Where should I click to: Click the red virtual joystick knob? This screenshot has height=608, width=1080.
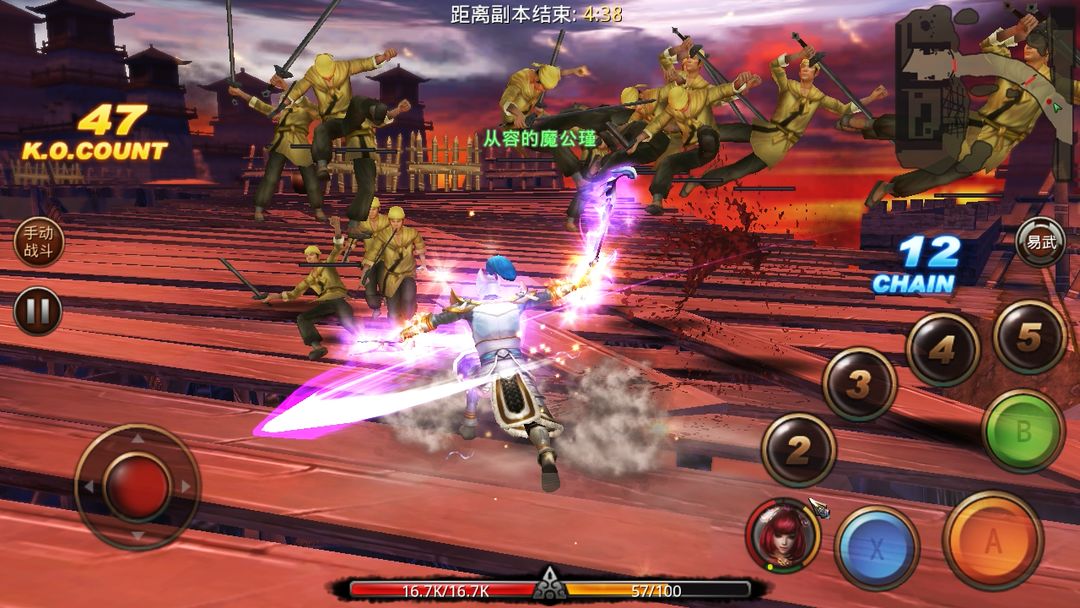coord(137,487)
